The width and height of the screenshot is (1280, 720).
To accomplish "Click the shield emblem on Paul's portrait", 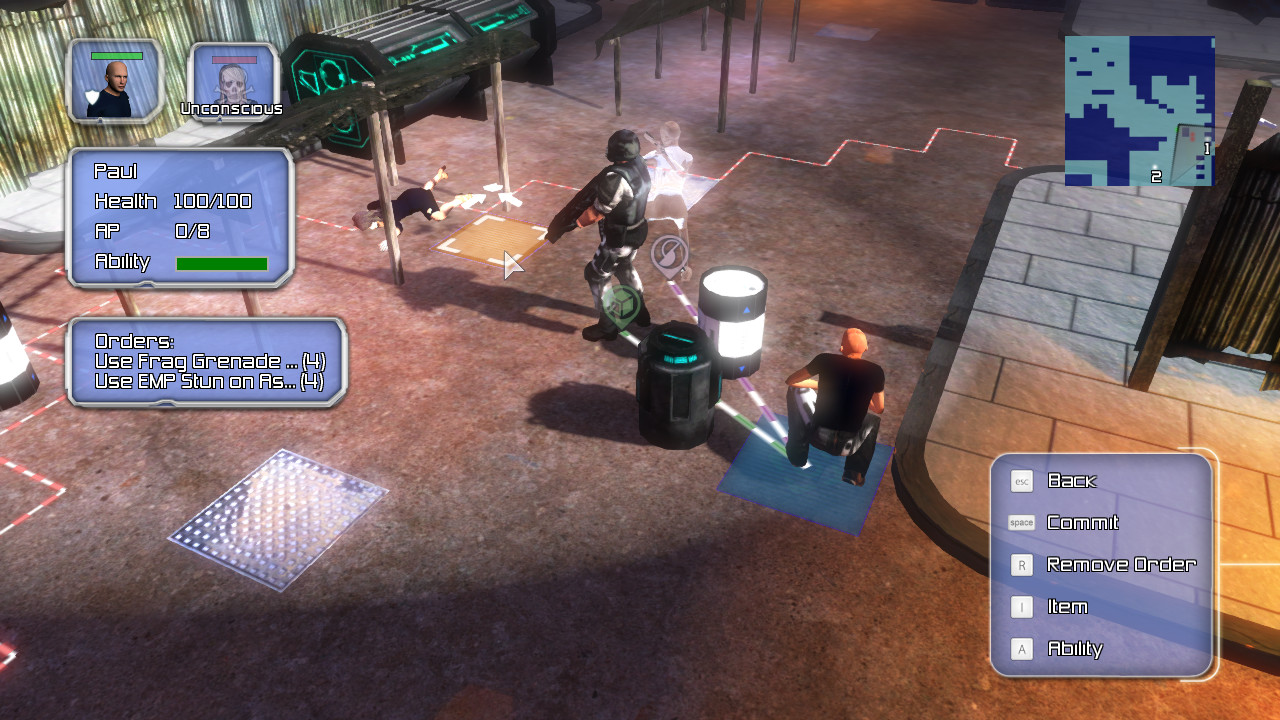I will point(90,96).
